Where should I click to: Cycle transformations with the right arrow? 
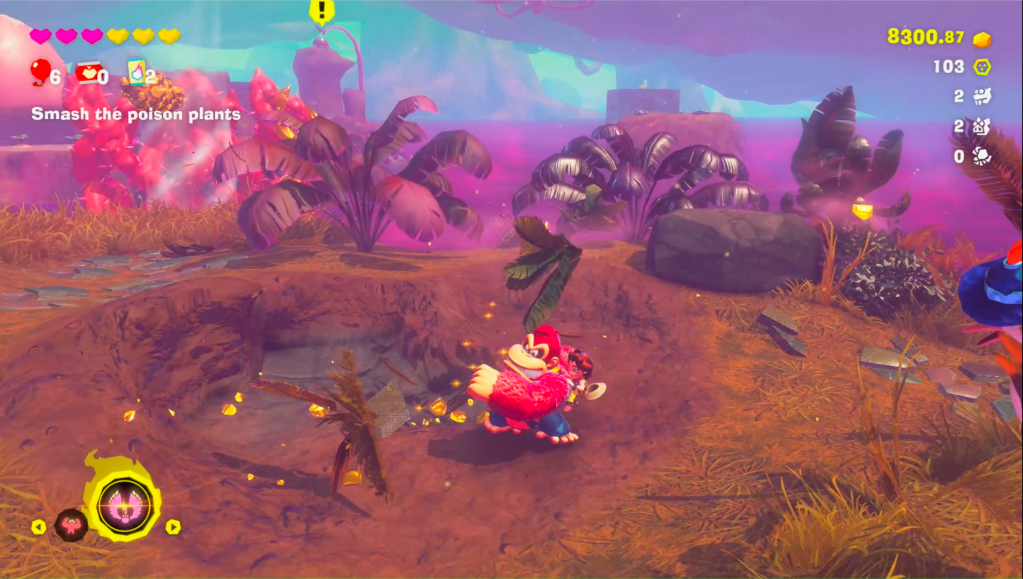click(x=173, y=526)
